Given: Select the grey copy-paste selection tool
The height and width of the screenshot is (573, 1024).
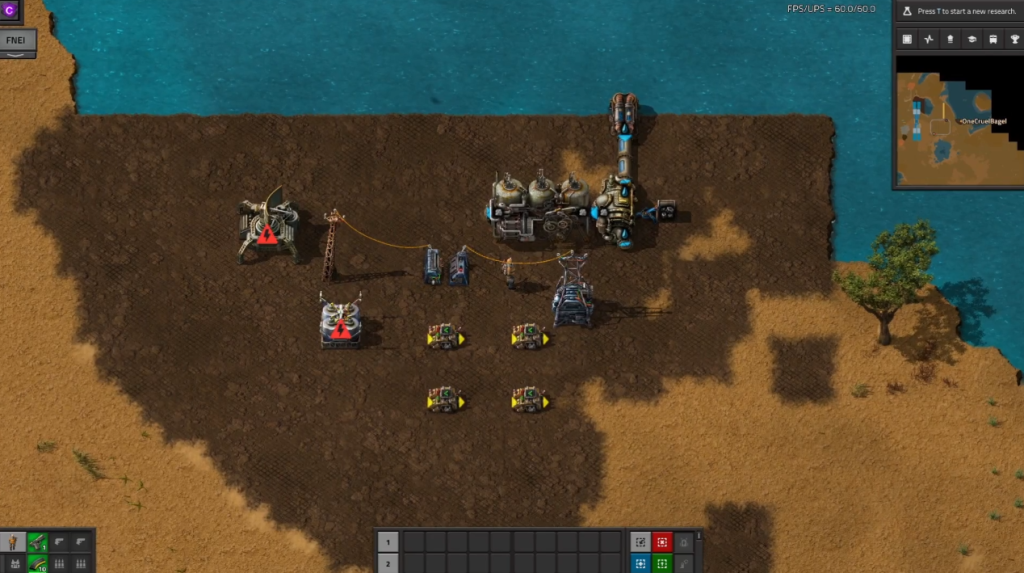Looking at the screenshot, I should click(640, 542).
